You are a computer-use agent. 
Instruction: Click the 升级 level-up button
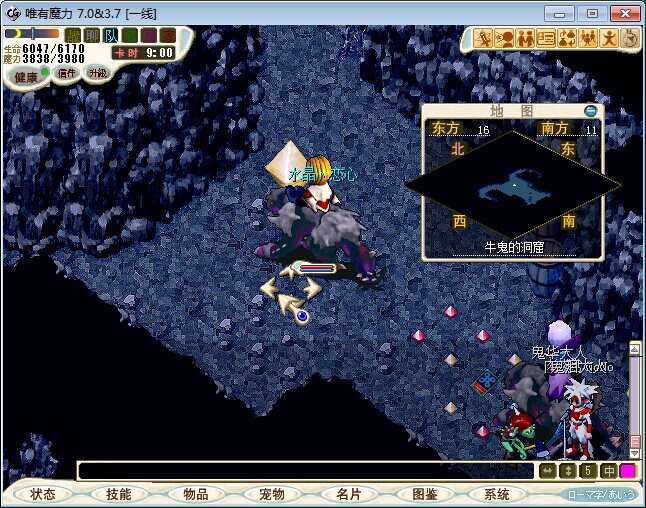pos(97,73)
